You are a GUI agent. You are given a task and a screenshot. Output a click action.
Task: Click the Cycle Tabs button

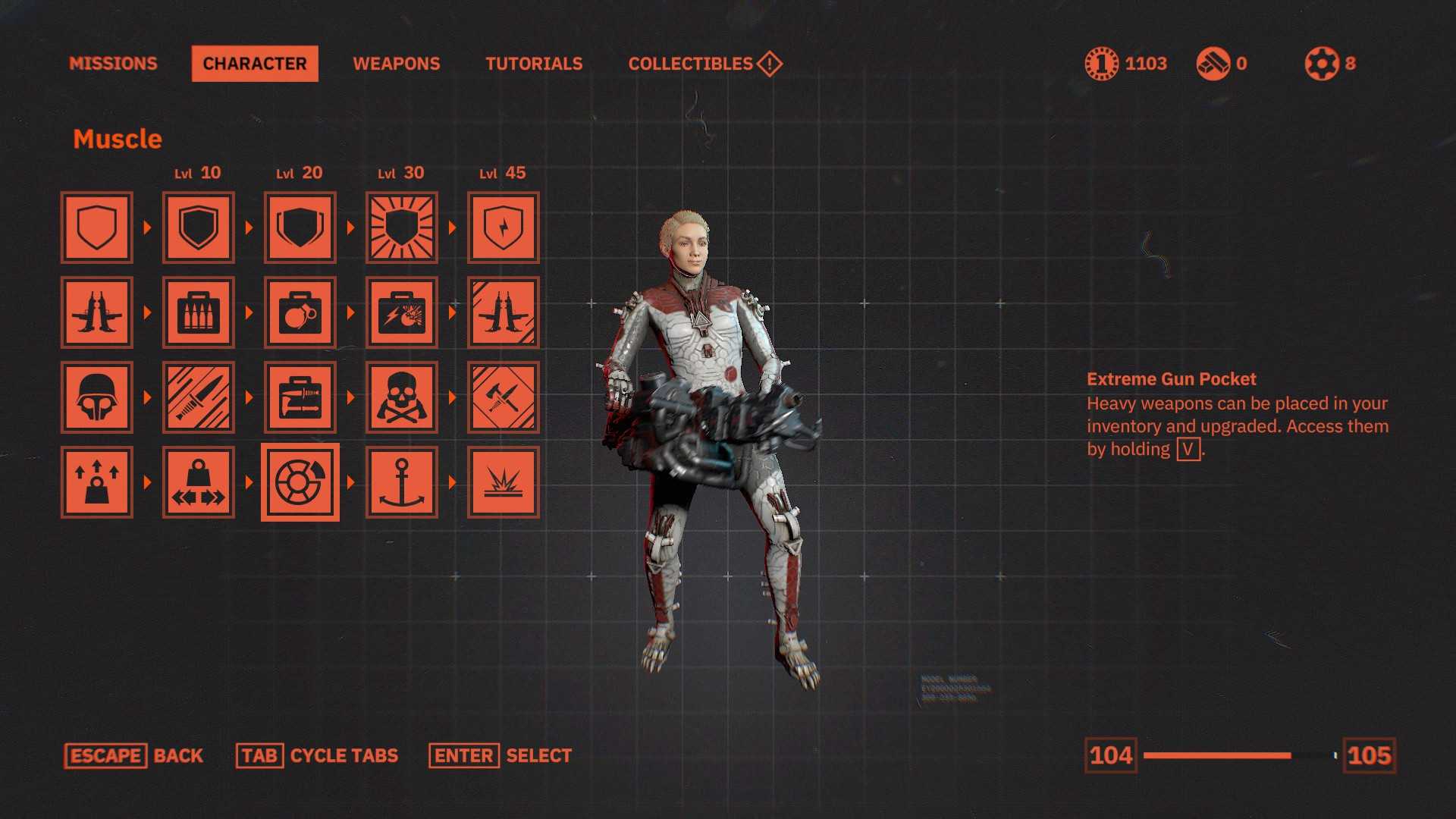pos(317,756)
